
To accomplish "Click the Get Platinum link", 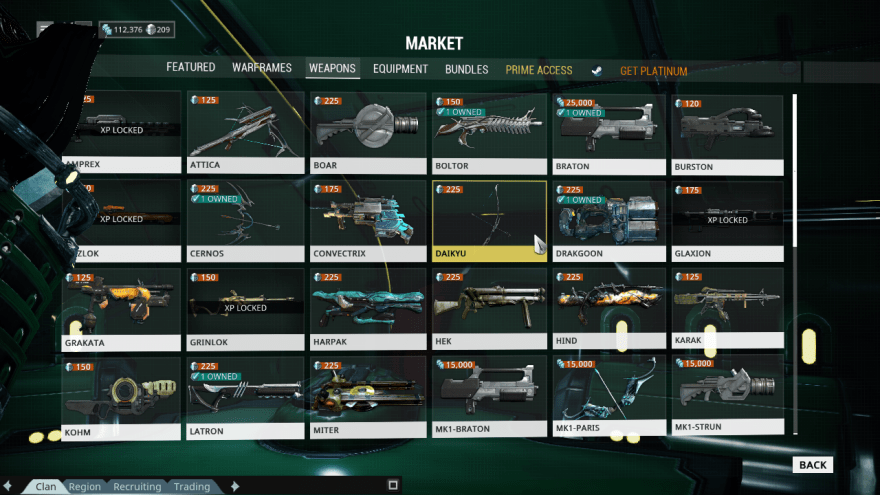I will pyautogui.click(x=653, y=72).
